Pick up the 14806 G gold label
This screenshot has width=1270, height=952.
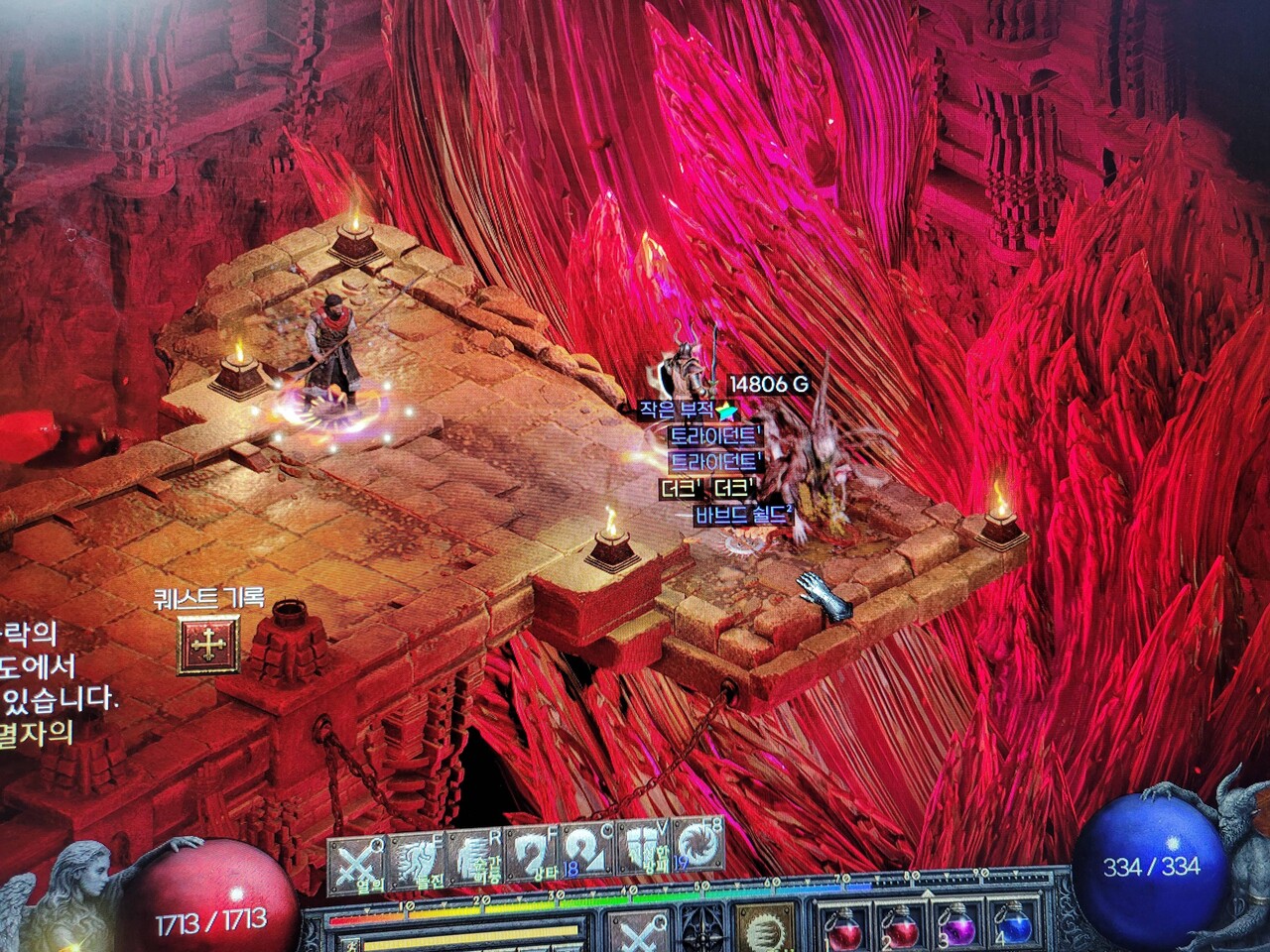click(x=769, y=384)
